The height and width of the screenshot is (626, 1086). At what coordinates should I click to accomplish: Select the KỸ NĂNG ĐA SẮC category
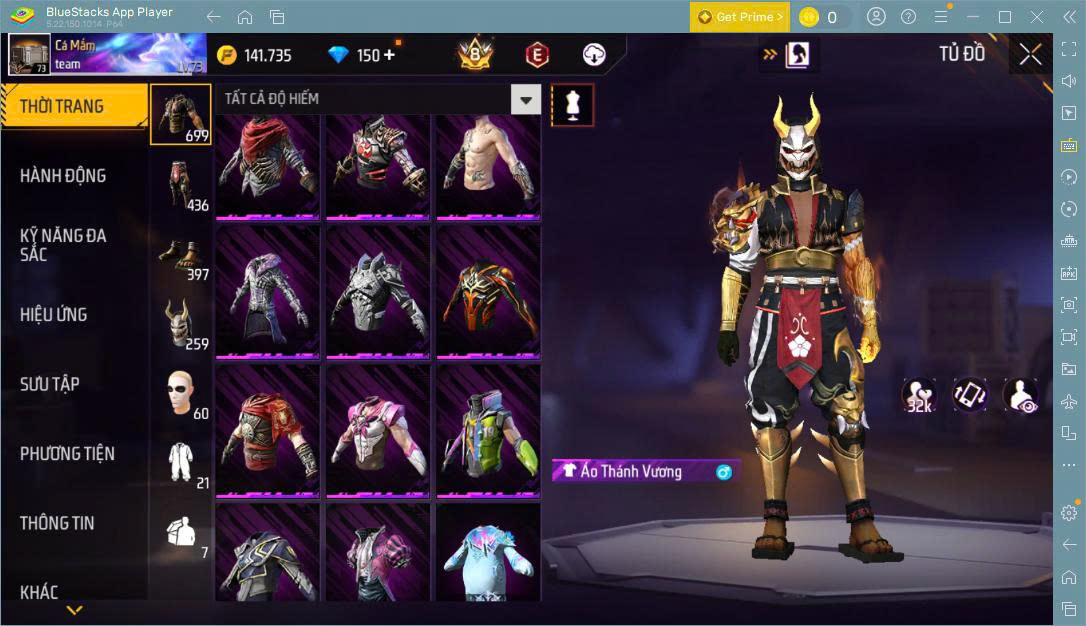point(63,245)
